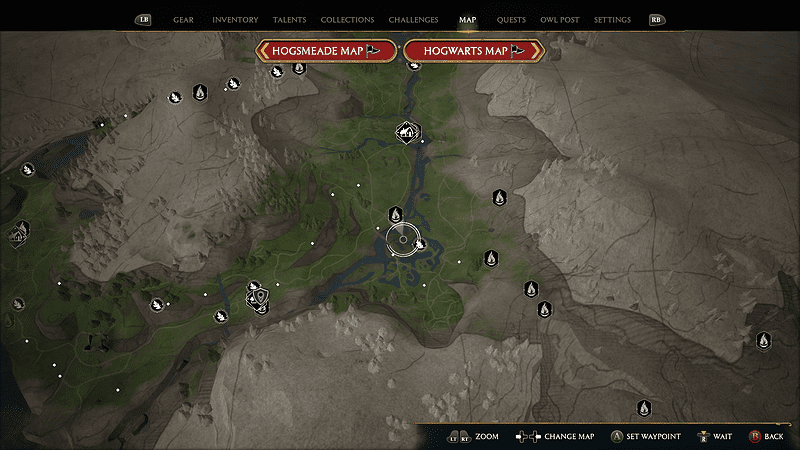
Task: Switch to the Gear tab
Action: click(x=183, y=20)
